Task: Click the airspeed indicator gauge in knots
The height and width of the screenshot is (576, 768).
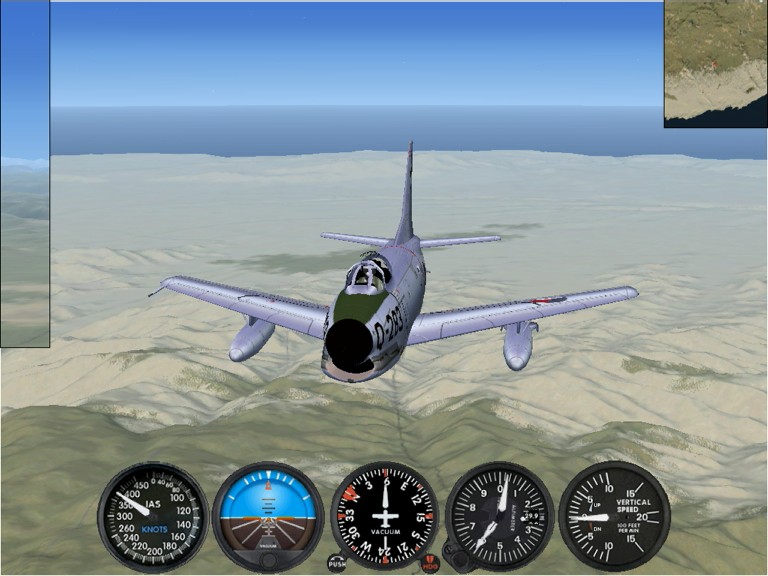Action: pos(152,516)
